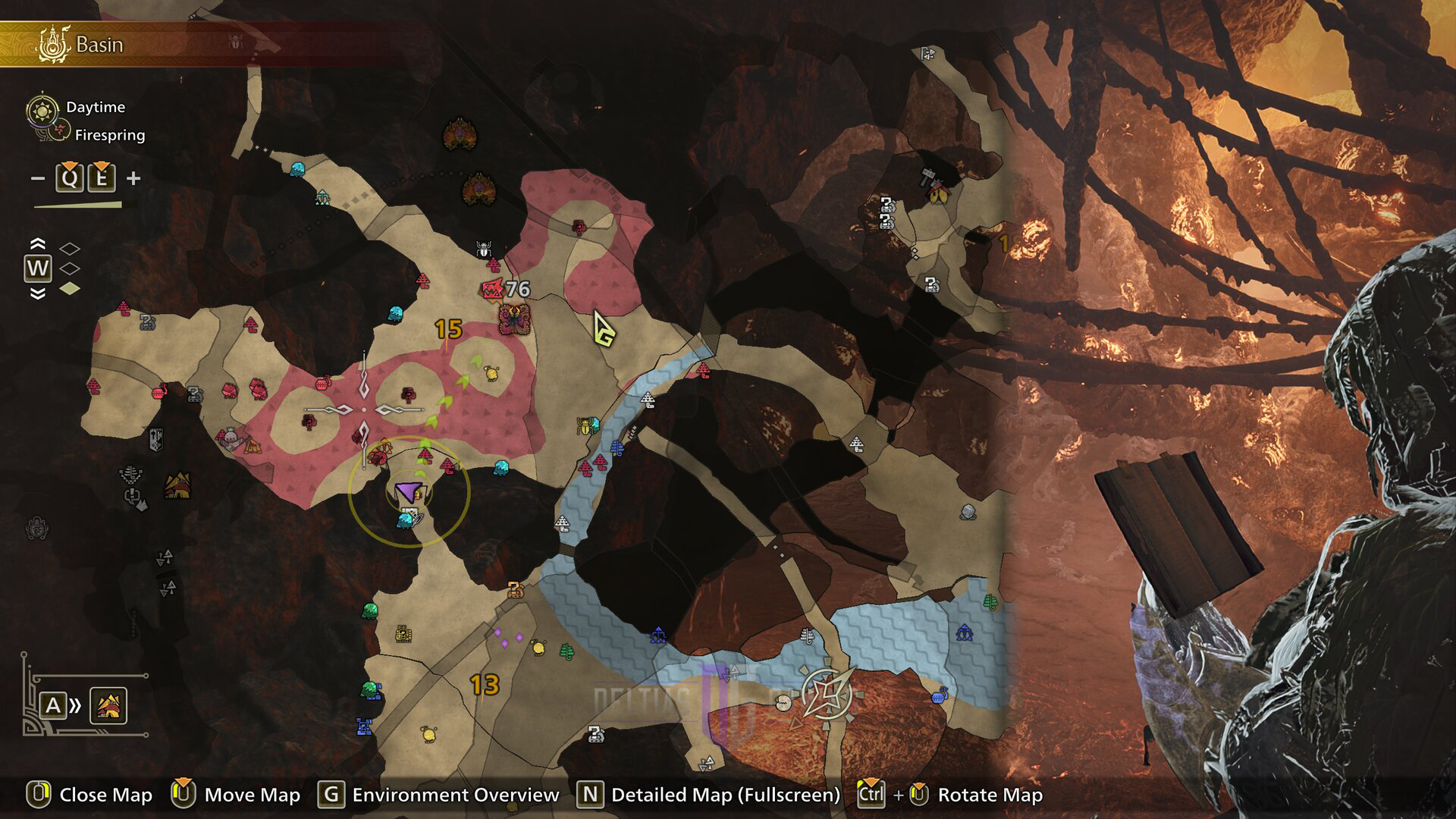Go up one map floor level

coord(37,244)
